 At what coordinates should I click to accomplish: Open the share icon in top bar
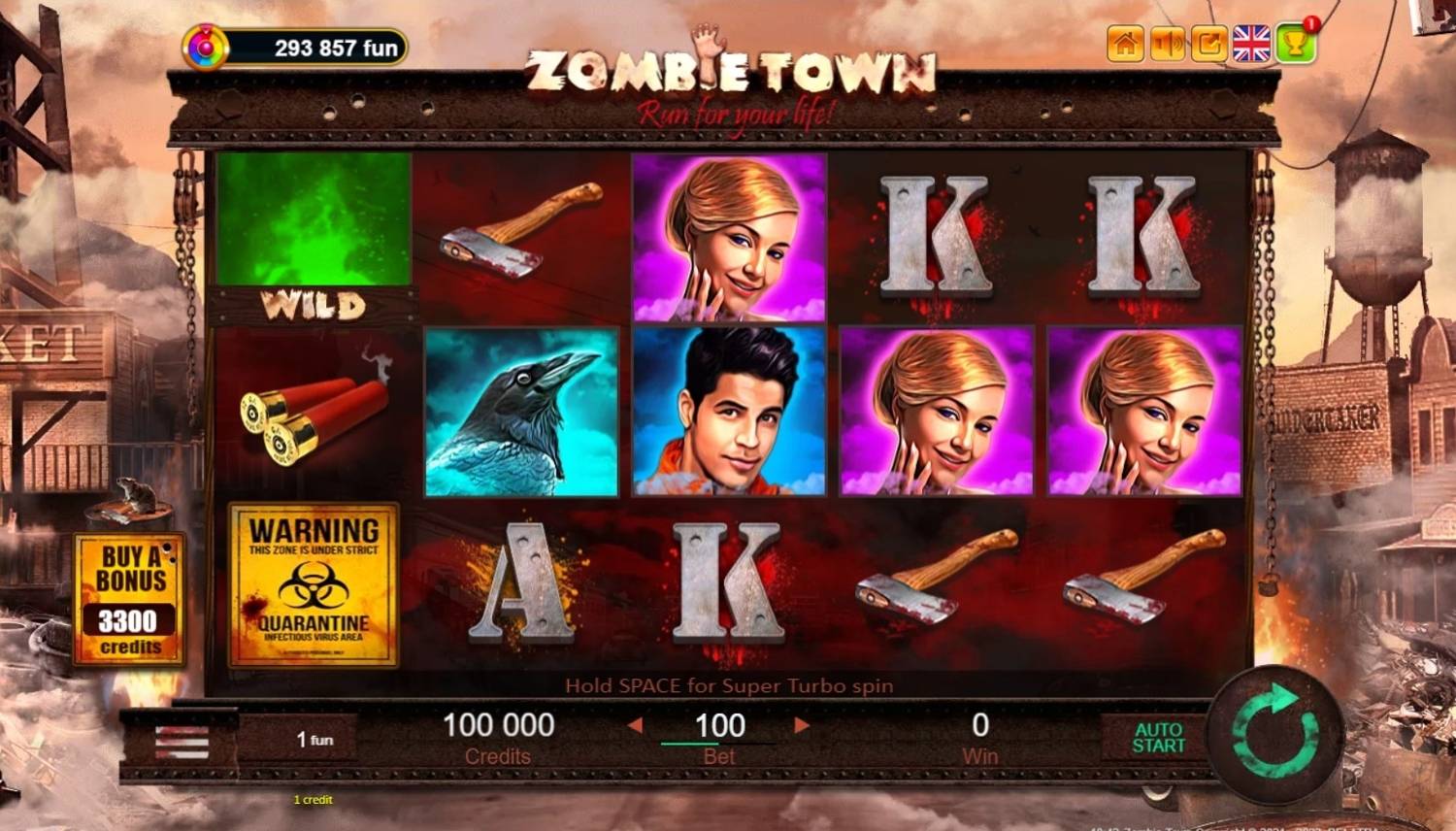click(x=1208, y=44)
